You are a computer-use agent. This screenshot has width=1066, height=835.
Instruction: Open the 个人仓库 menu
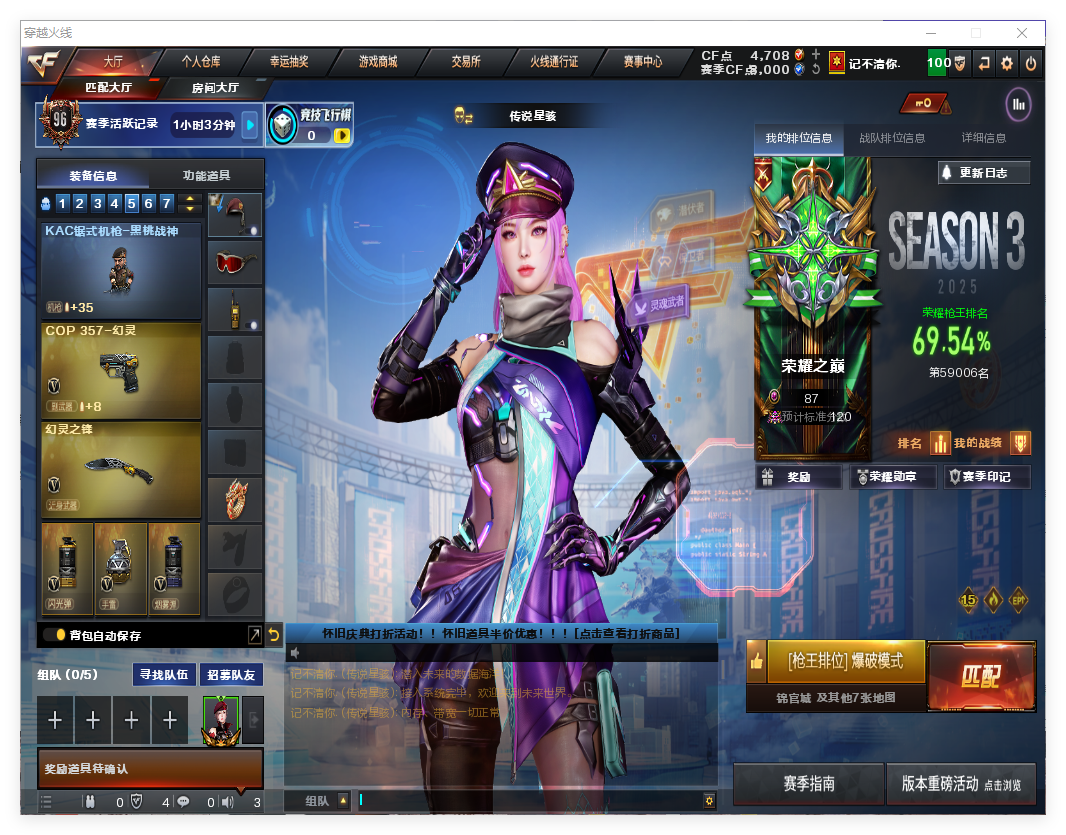tap(201, 61)
